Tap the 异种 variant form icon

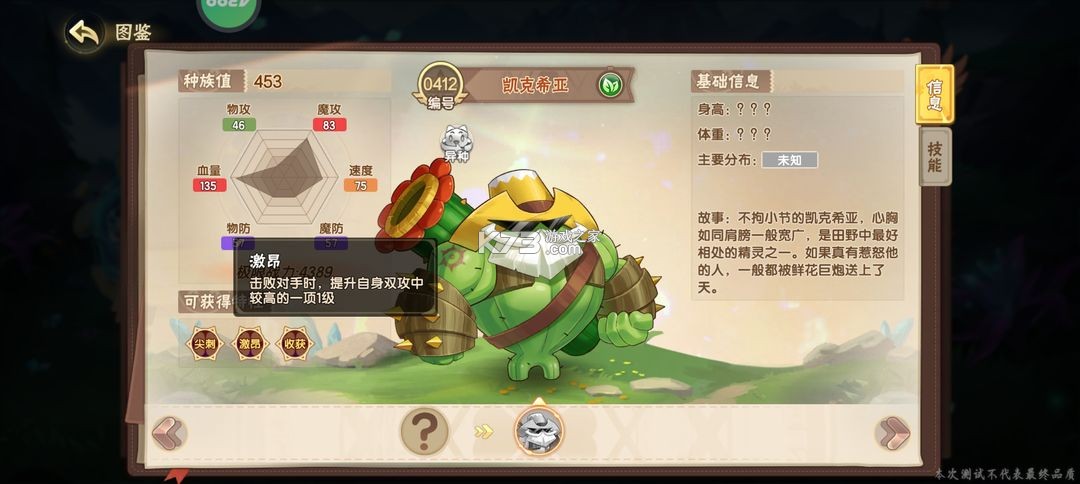456,143
